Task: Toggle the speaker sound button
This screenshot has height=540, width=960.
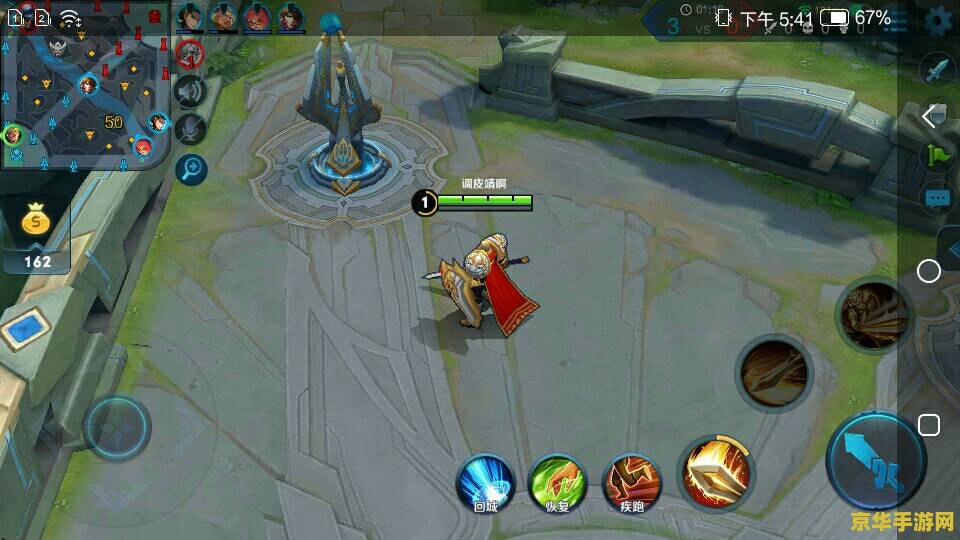Action: (x=189, y=91)
